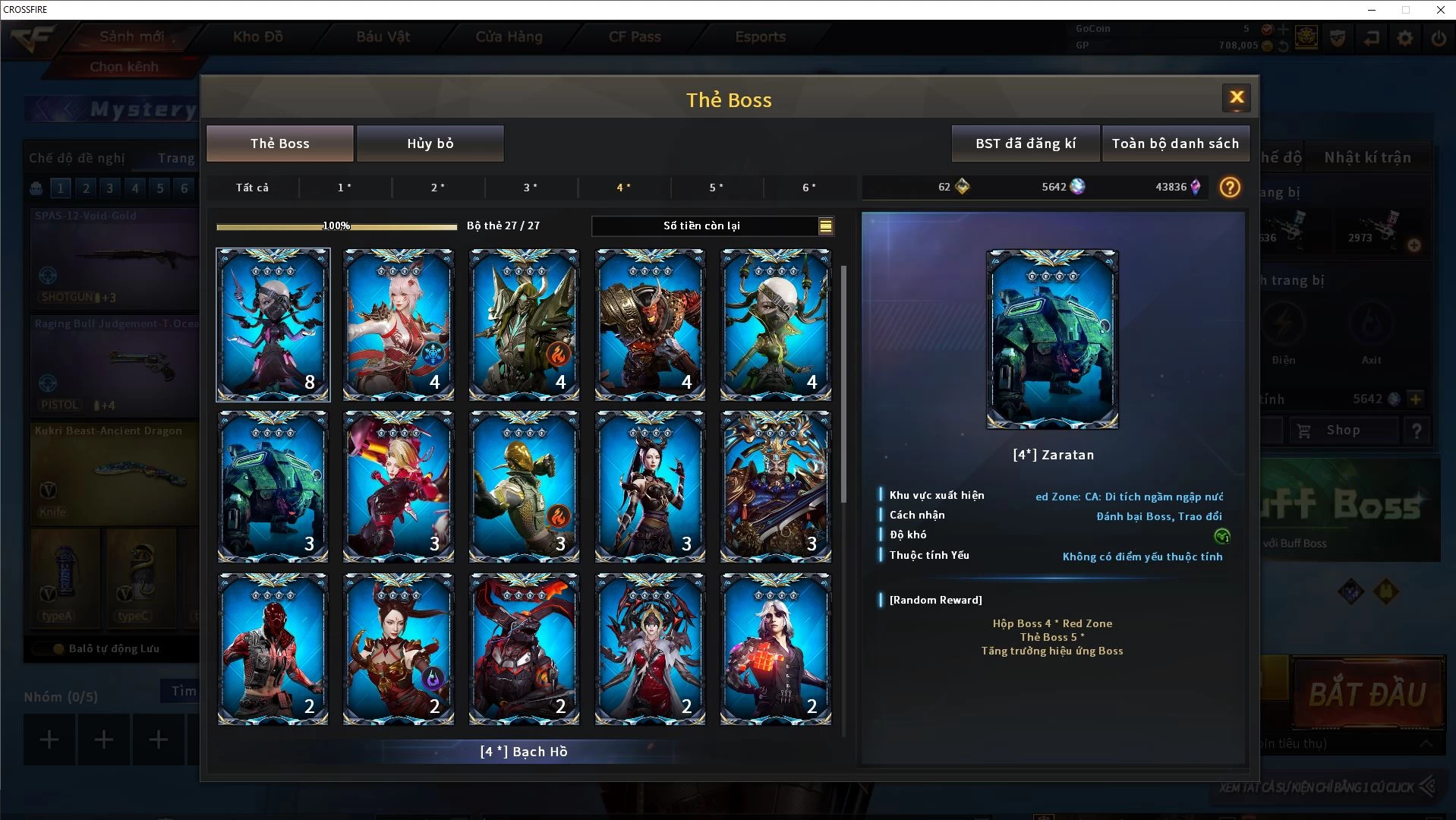
Task: Choose the white-haired man with glowing cube card
Action: [x=775, y=648]
